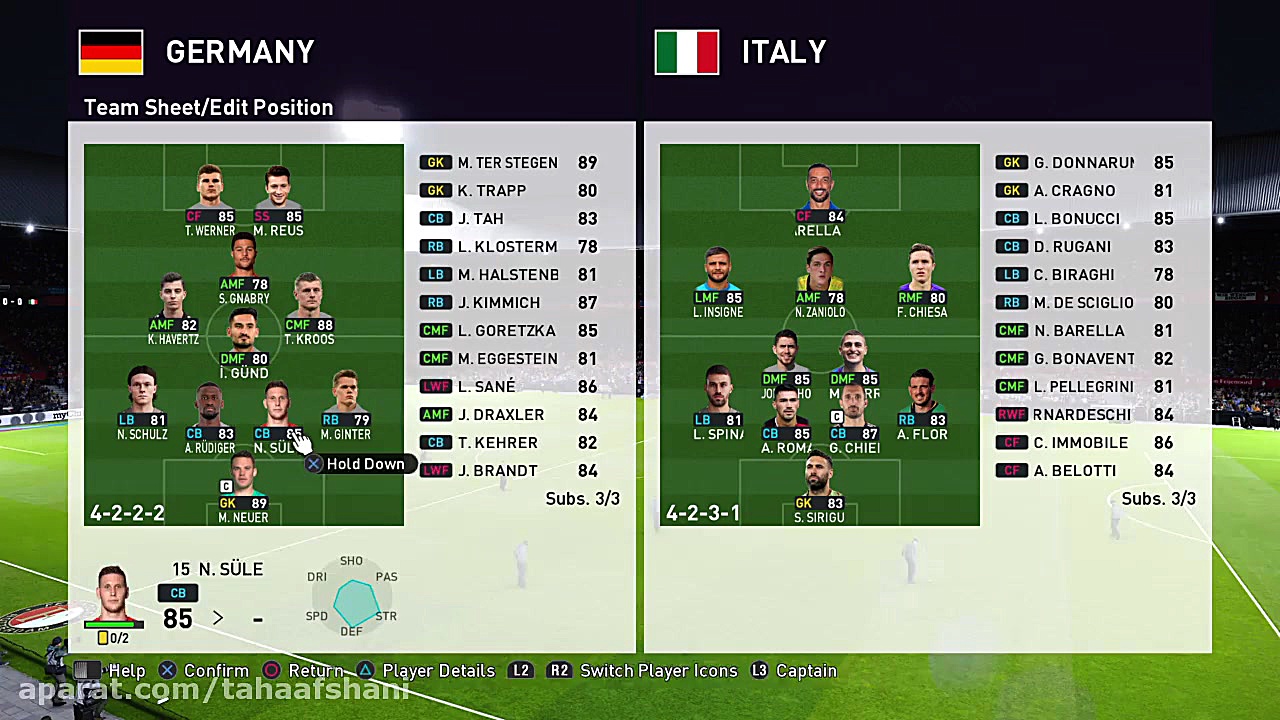
Task: Click the Germany flag icon
Action: click(x=110, y=52)
